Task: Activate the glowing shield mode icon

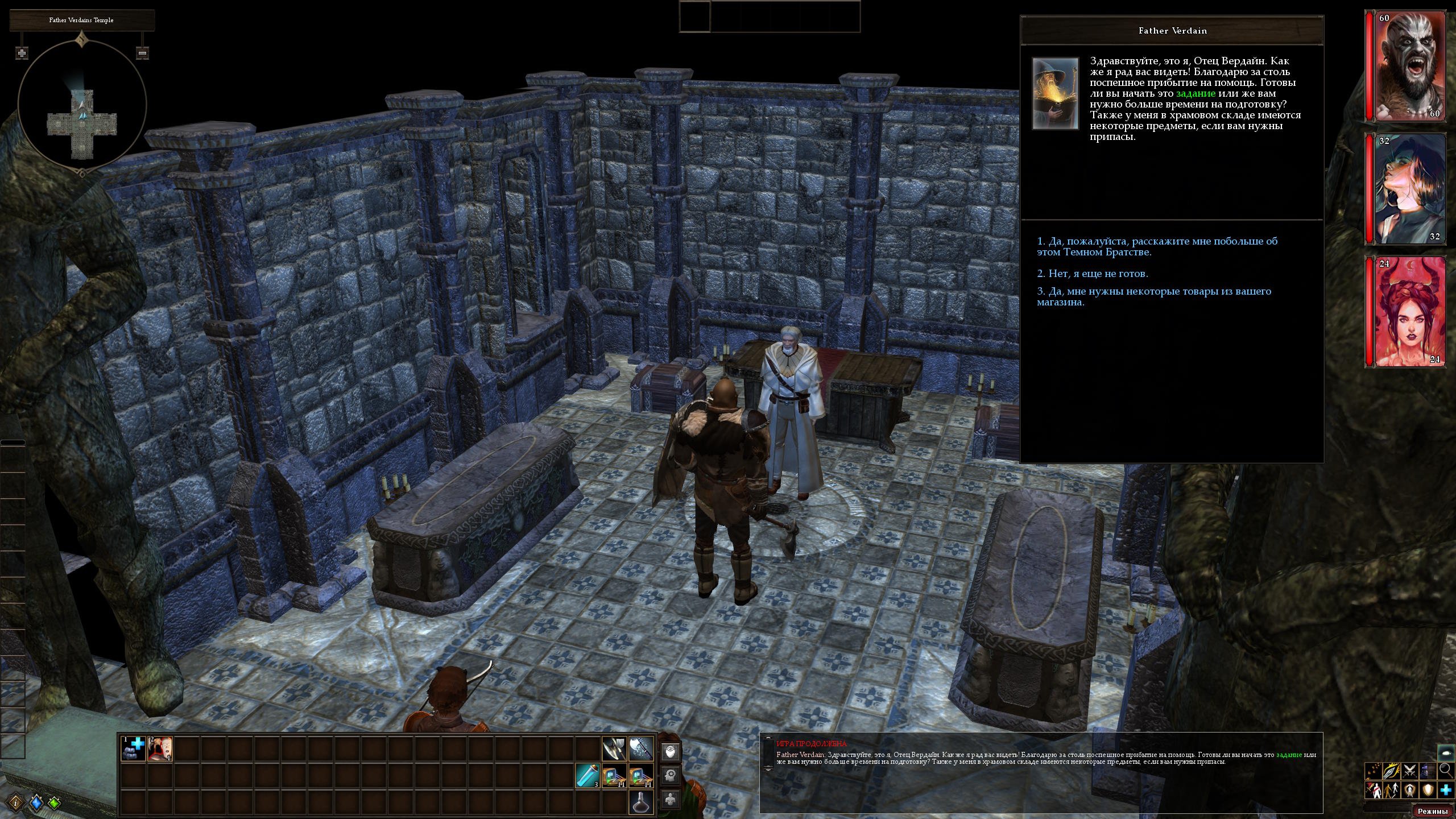Action: (1428, 790)
